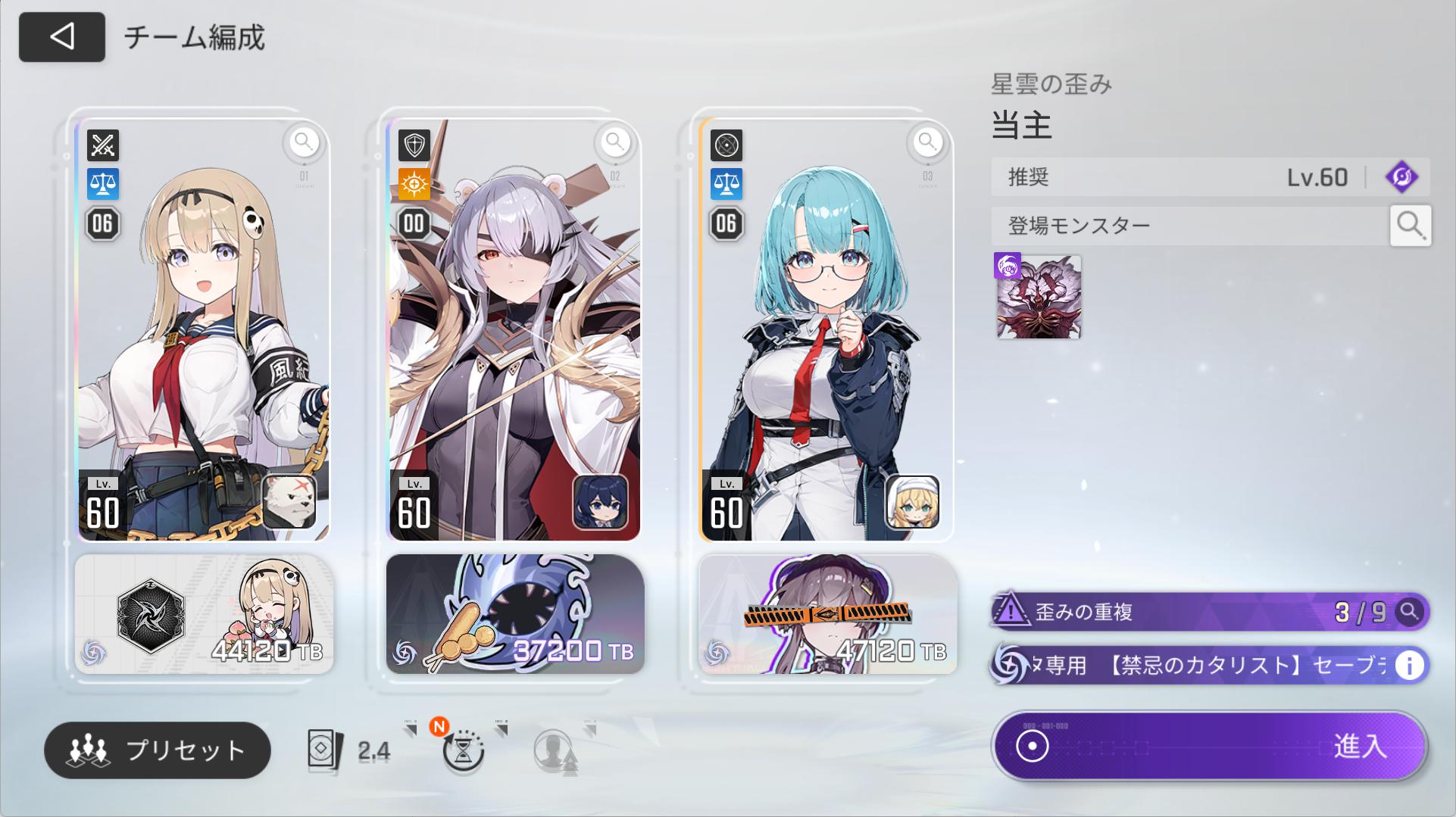The image size is (1456, 817).
Task: Select the white bear partner icon
Action: point(289,501)
